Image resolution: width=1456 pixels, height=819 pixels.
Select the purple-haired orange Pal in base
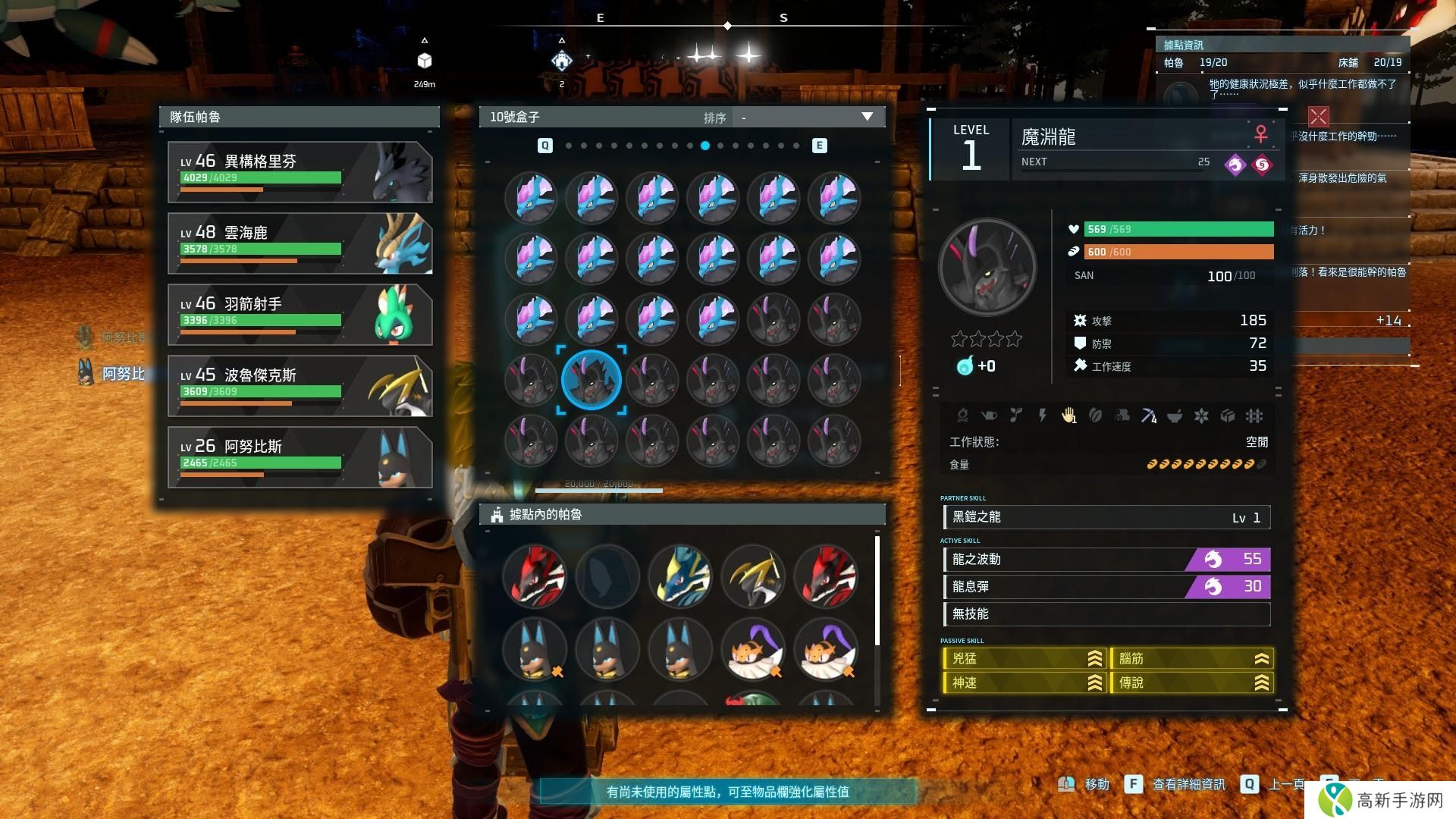[x=753, y=650]
